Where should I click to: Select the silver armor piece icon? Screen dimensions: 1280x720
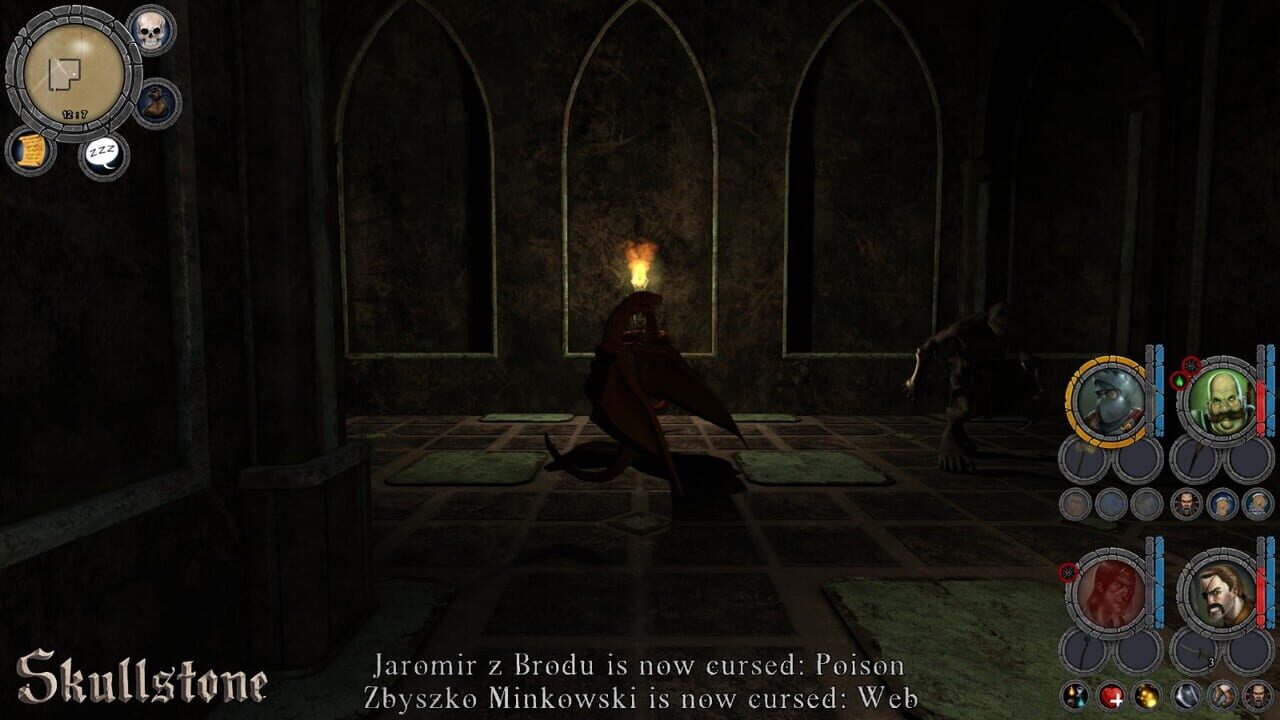pyautogui.click(x=1187, y=695)
